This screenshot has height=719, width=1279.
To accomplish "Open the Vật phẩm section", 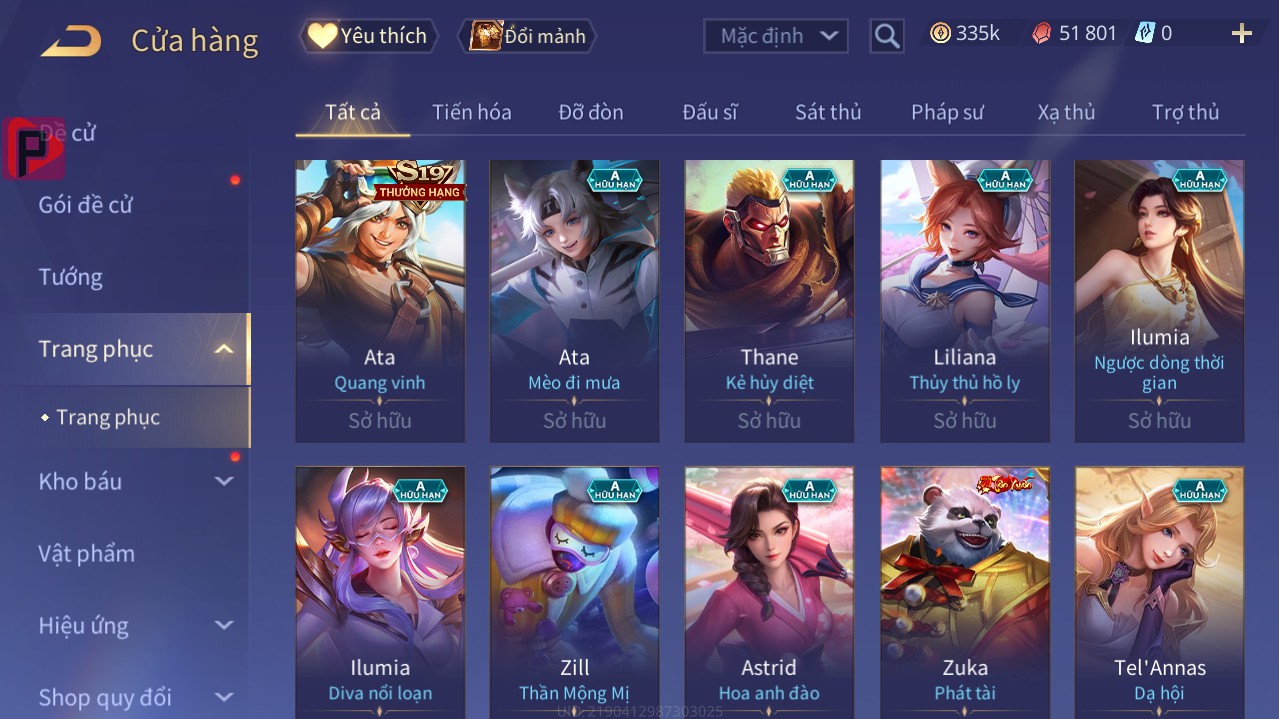I will click(86, 553).
